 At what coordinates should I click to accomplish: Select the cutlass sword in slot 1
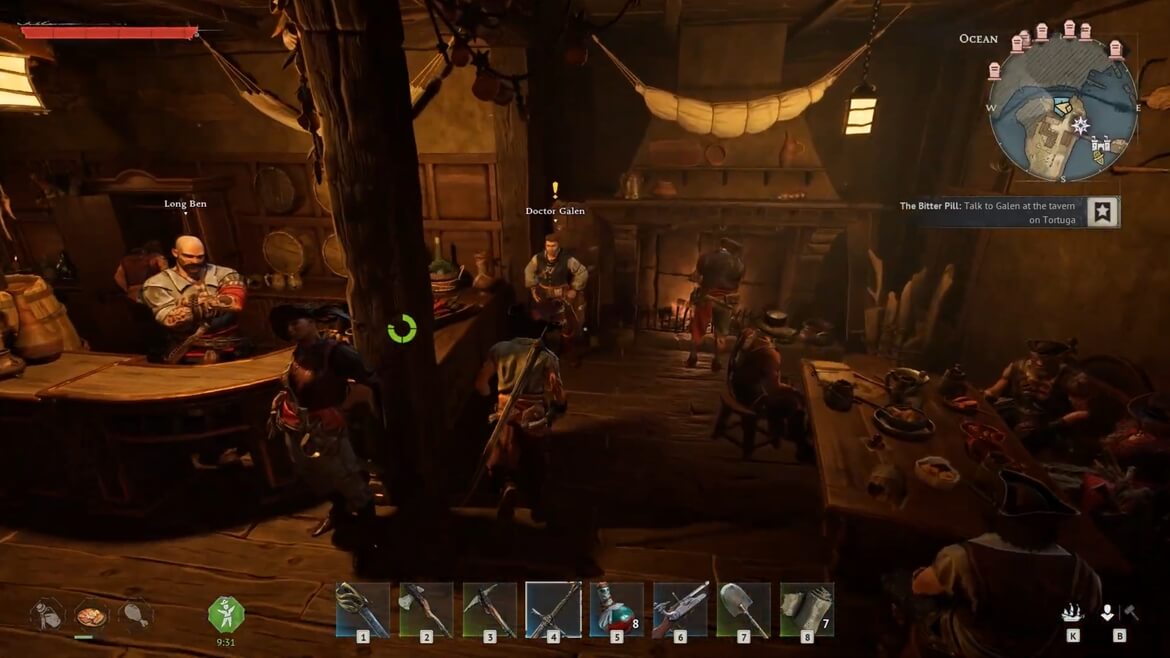point(362,608)
